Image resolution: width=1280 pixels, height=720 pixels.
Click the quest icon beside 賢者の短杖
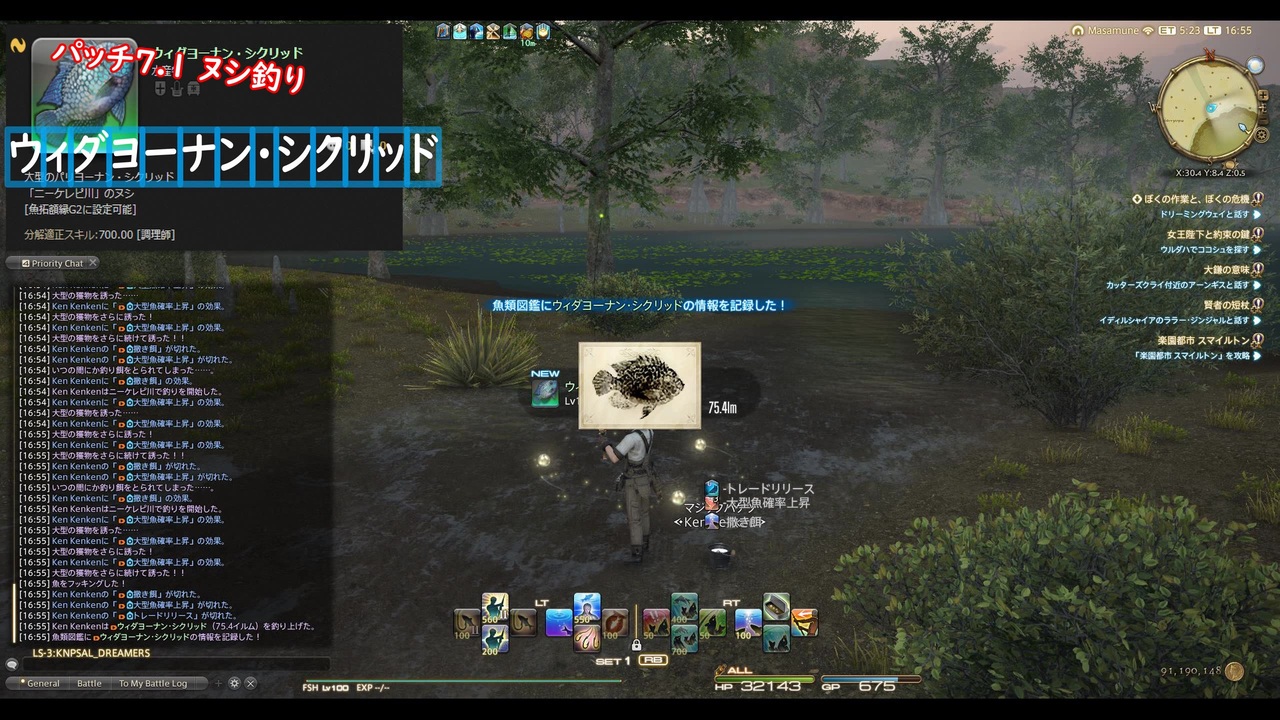1257,304
